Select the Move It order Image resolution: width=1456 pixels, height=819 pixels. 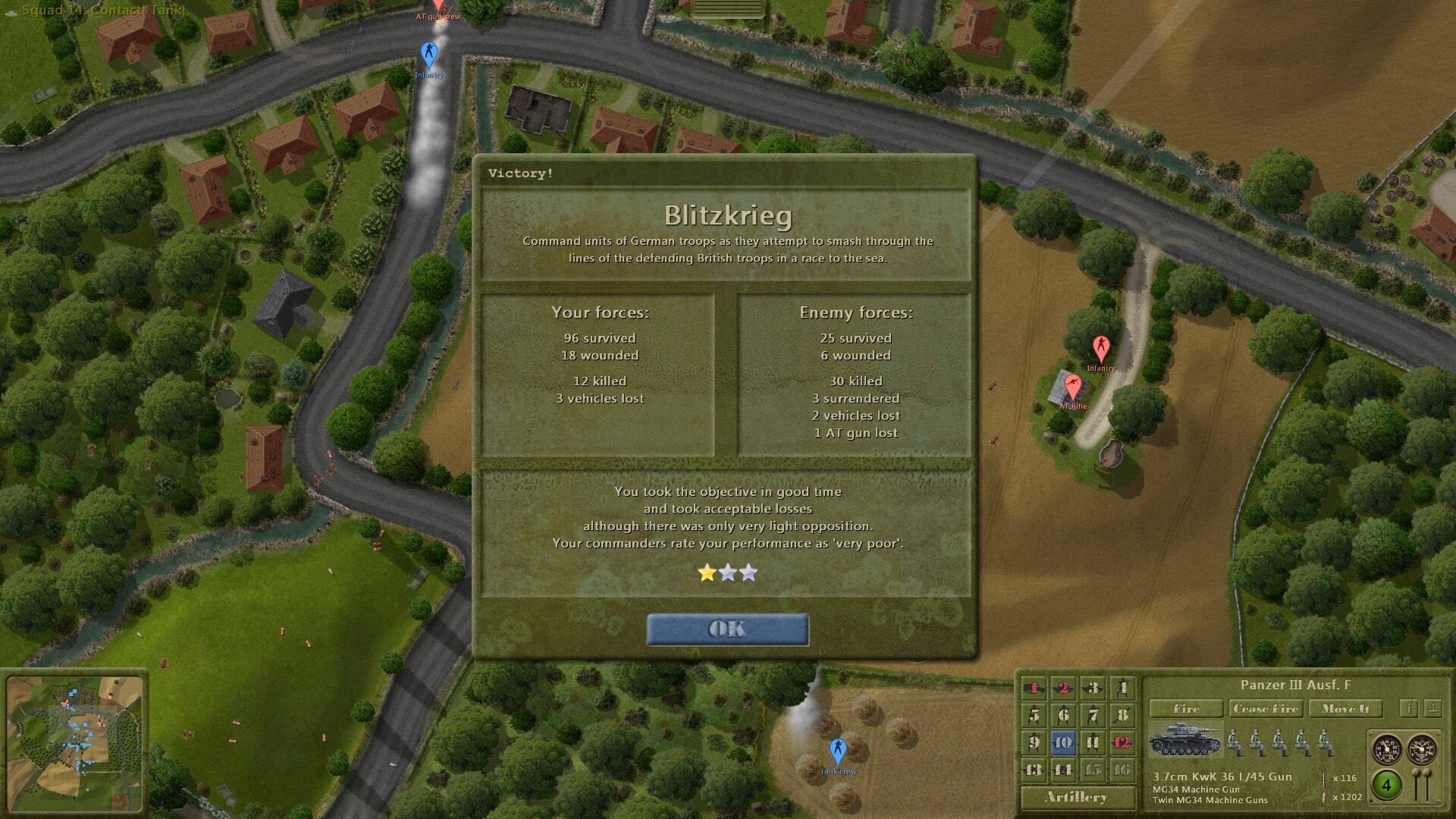coord(1345,708)
